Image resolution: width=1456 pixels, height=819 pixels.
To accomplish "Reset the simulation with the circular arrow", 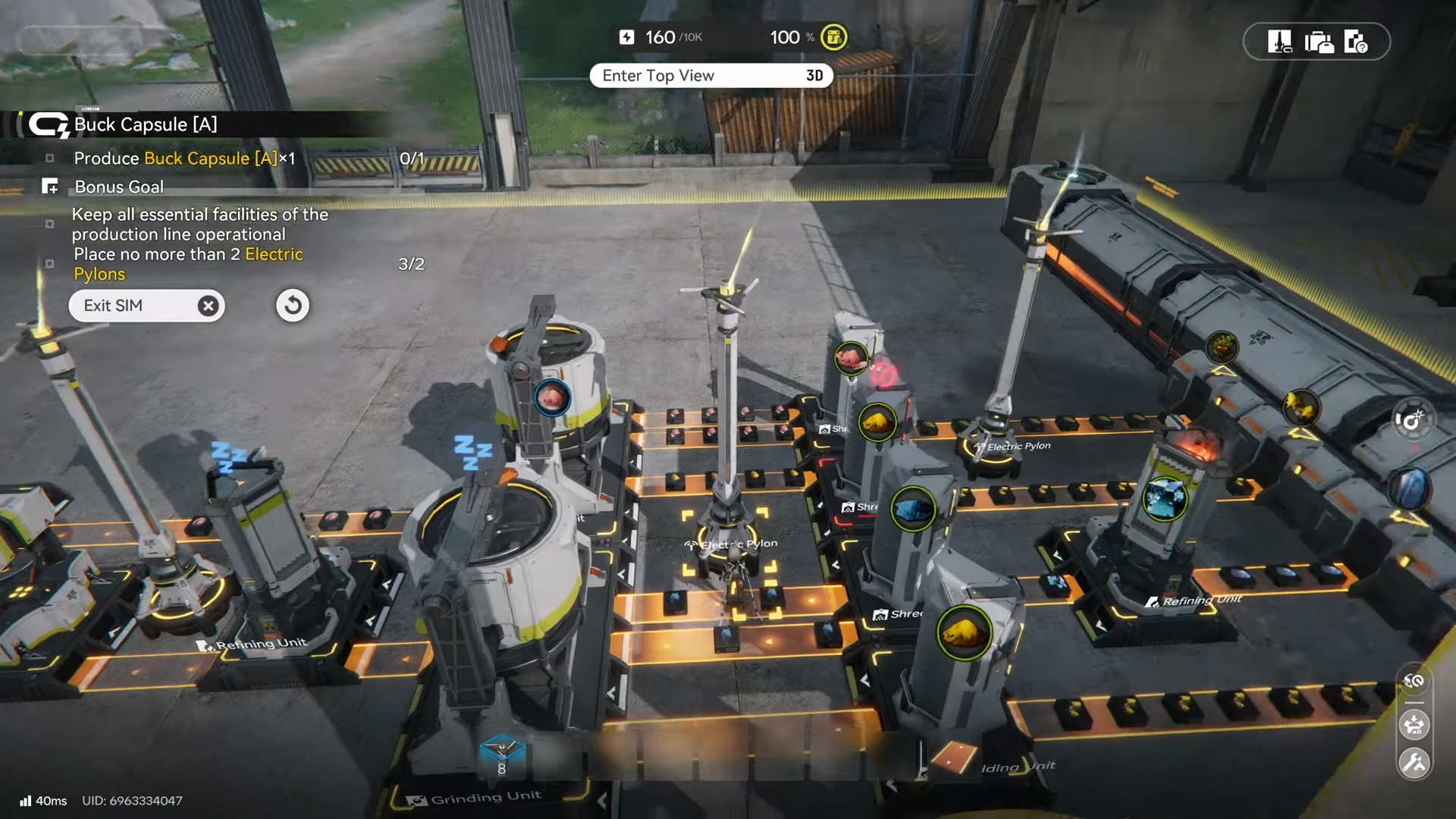I will [x=293, y=306].
